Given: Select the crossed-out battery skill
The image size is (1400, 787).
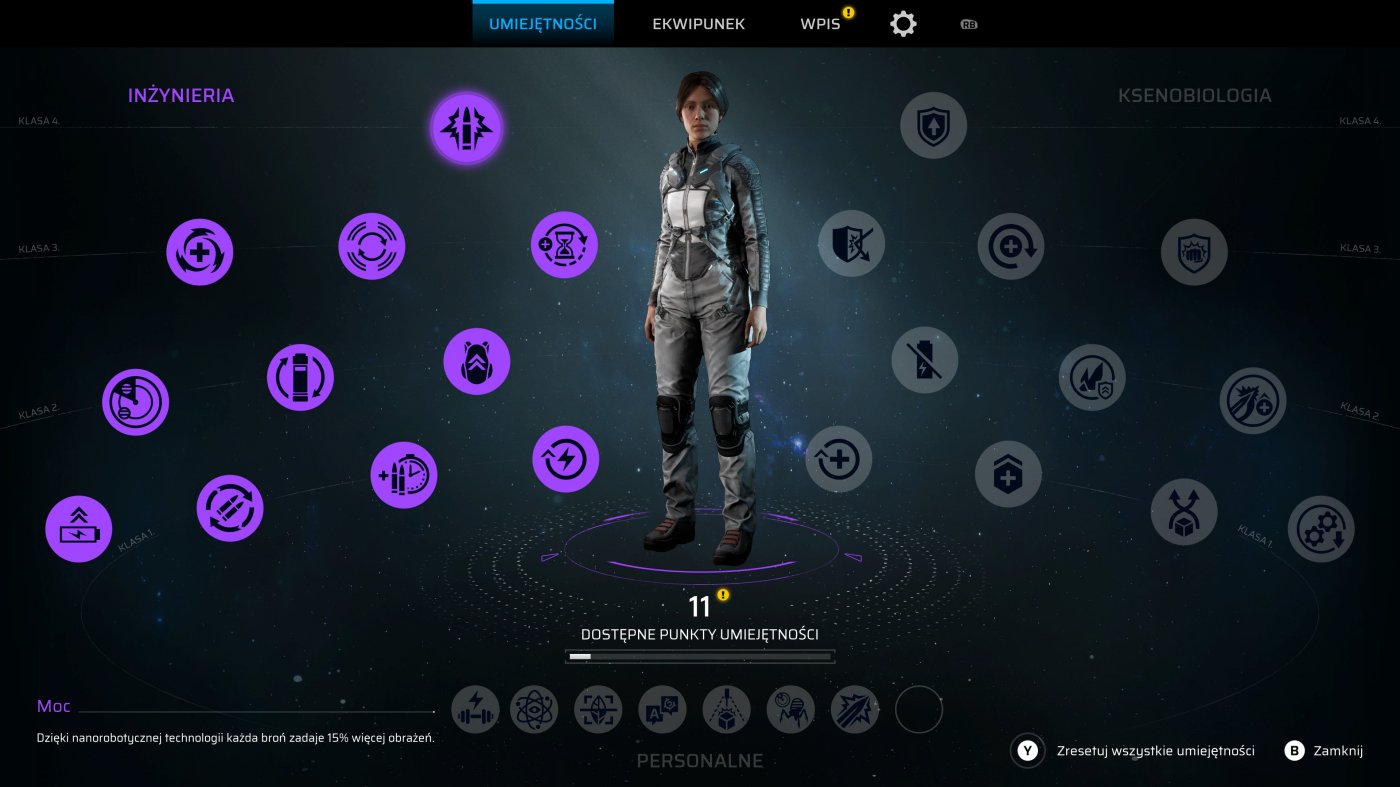Looking at the screenshot, I should click(x=924, y=360).
